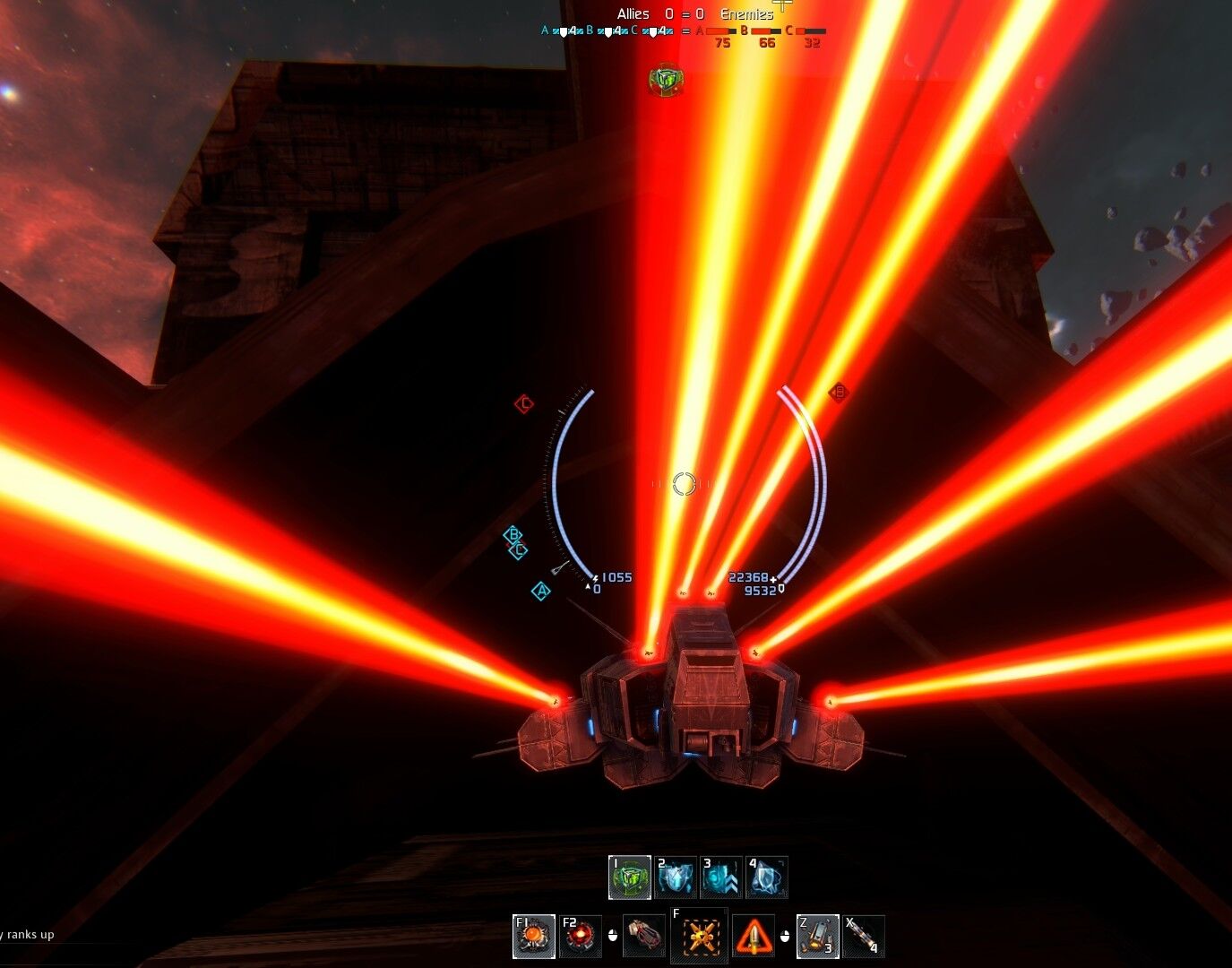
Task: Activate the green cube module in slot 1
Action: pos(630,877)
